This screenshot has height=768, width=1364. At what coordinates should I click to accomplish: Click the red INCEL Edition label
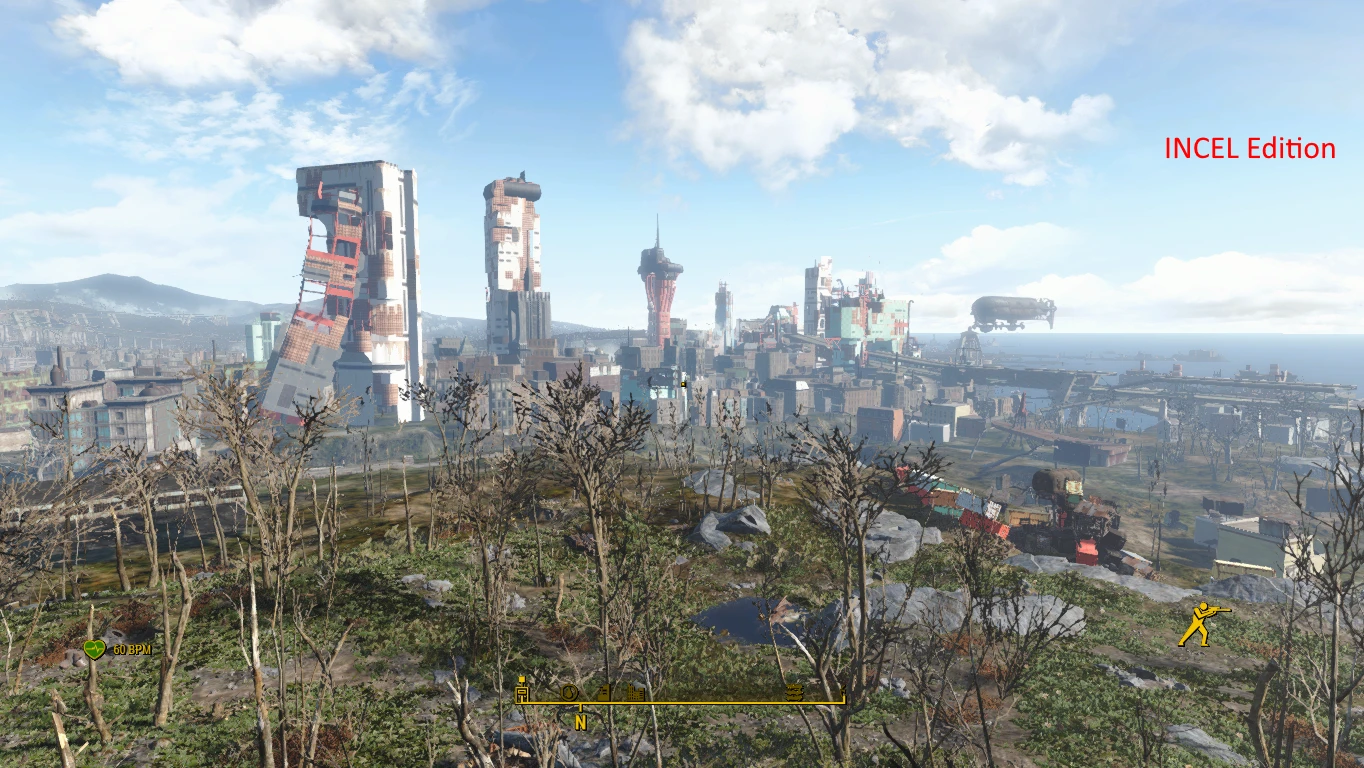click(x=1249, y=148)
